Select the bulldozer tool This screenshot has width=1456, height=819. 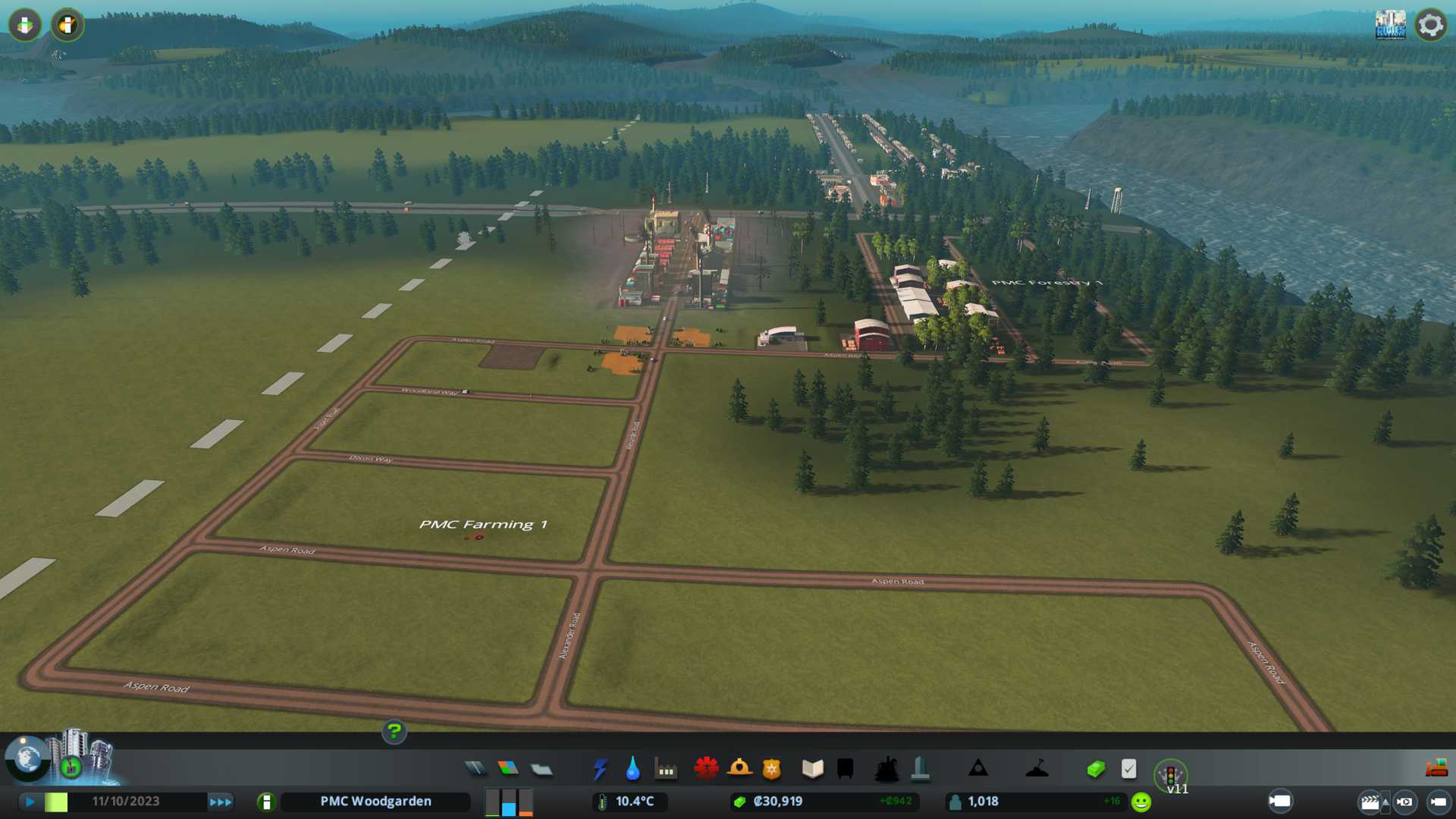tap(1436, 769)
